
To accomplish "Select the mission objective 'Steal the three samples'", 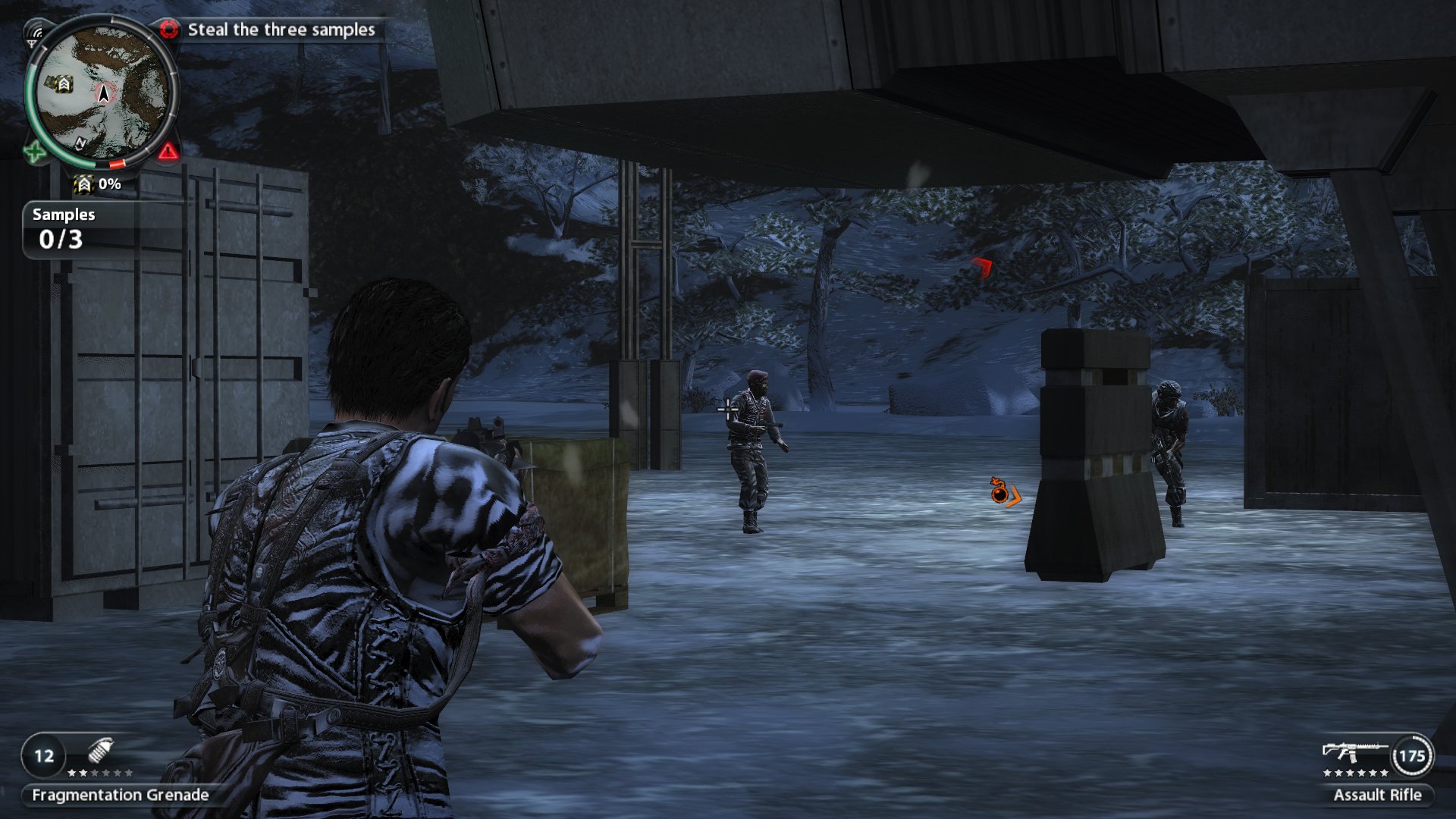I will pos(281,30).
